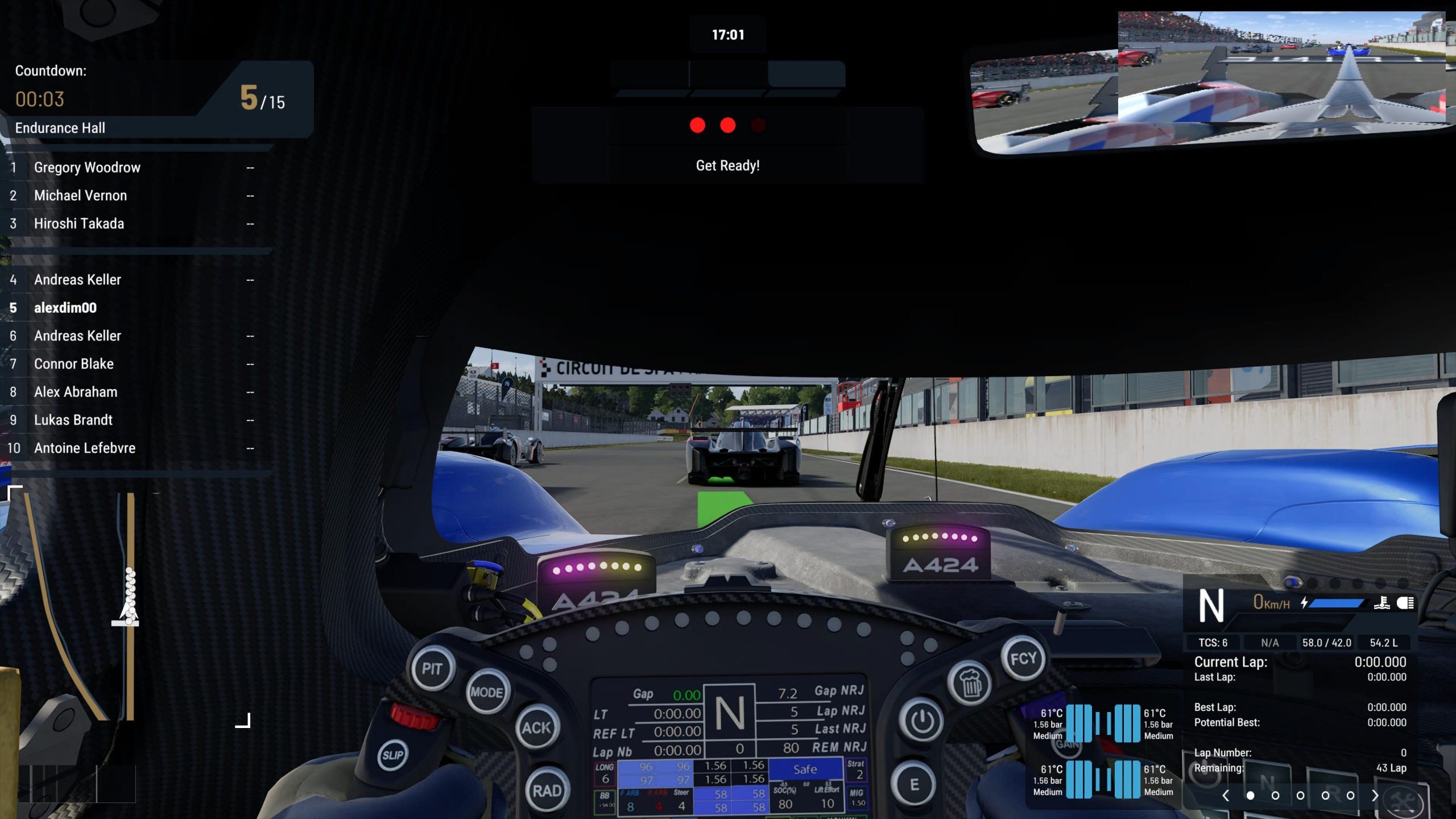1456x819 pixels.
Task: Choose Michael Vernon's standings row
Action: coord(80,196)
